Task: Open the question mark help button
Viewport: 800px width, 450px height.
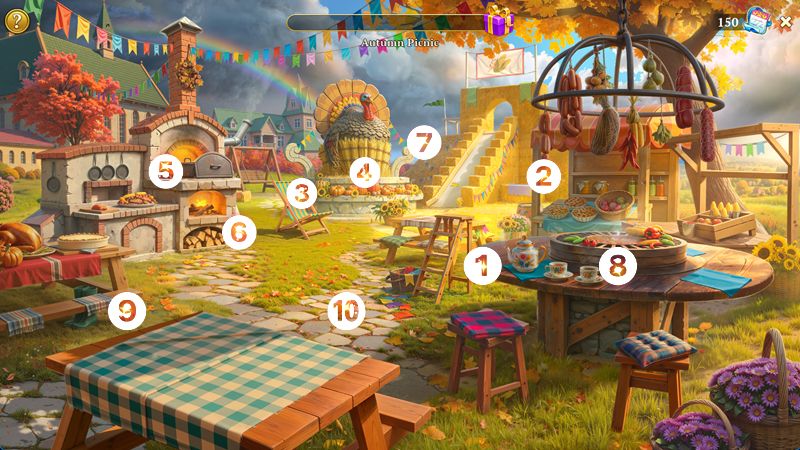Action: 17,20
